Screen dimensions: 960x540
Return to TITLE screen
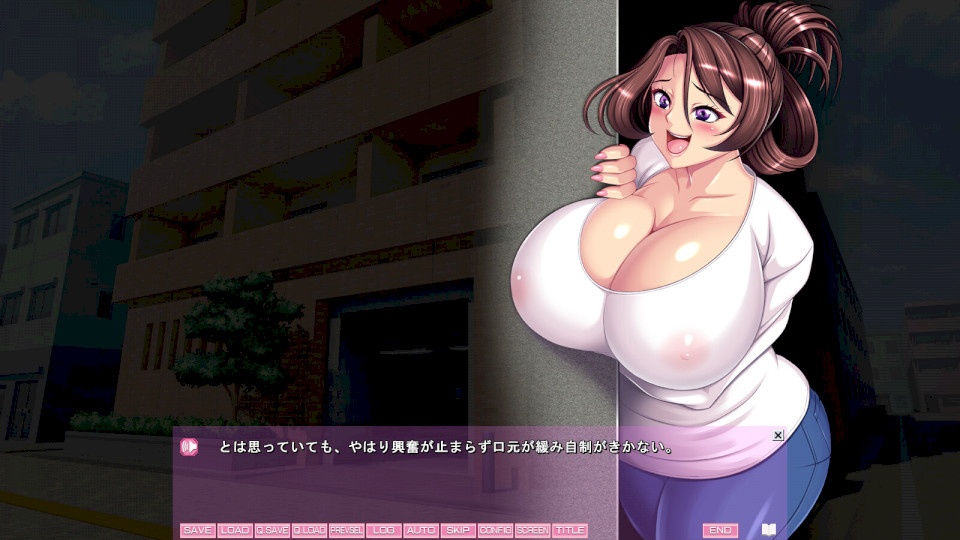(569, 530)
